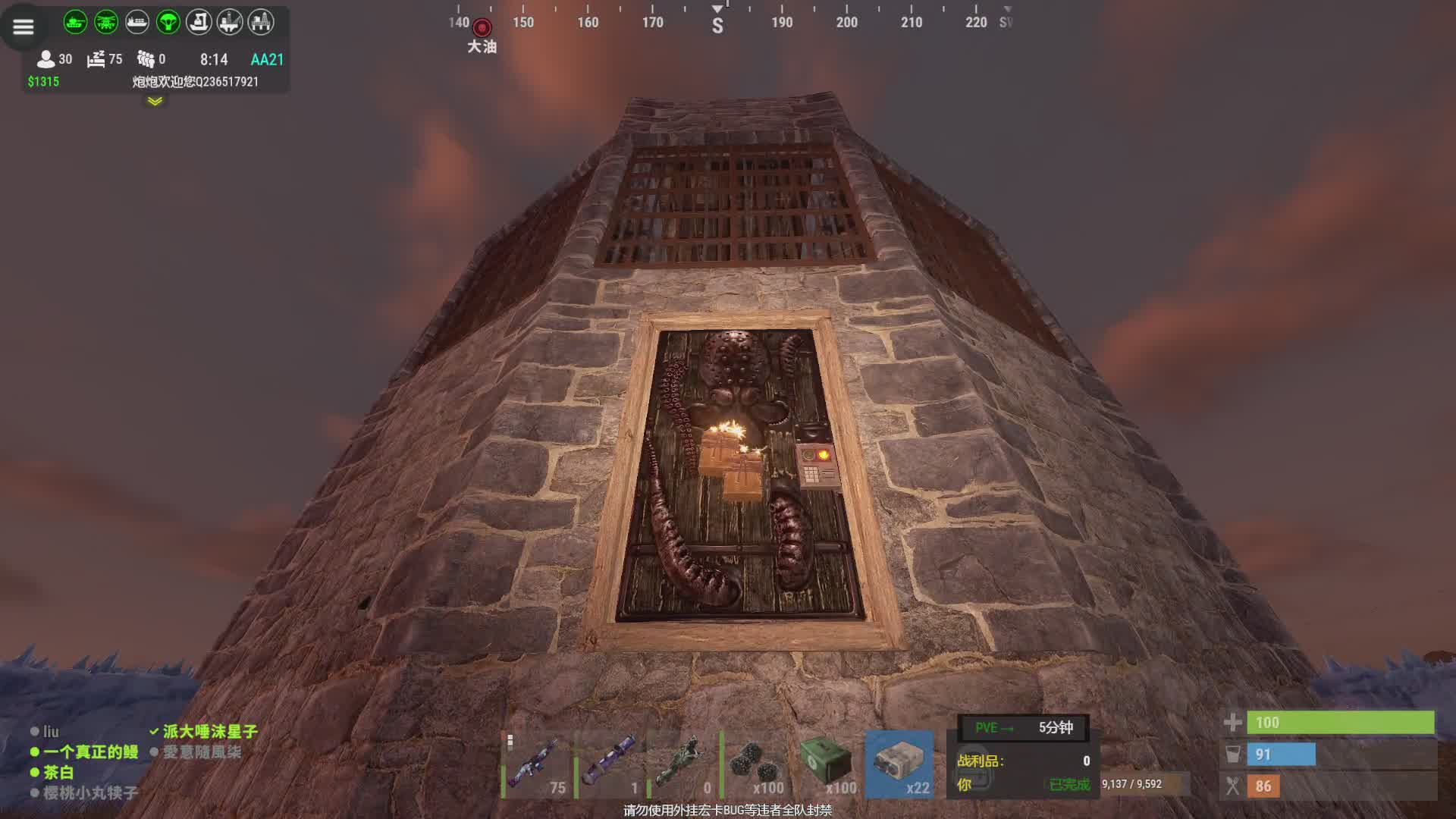Image resolution: width=1456 pixels, height=819 pixels.
Task: Click the cargo ship event icon
Action: (x=137, y=22)
